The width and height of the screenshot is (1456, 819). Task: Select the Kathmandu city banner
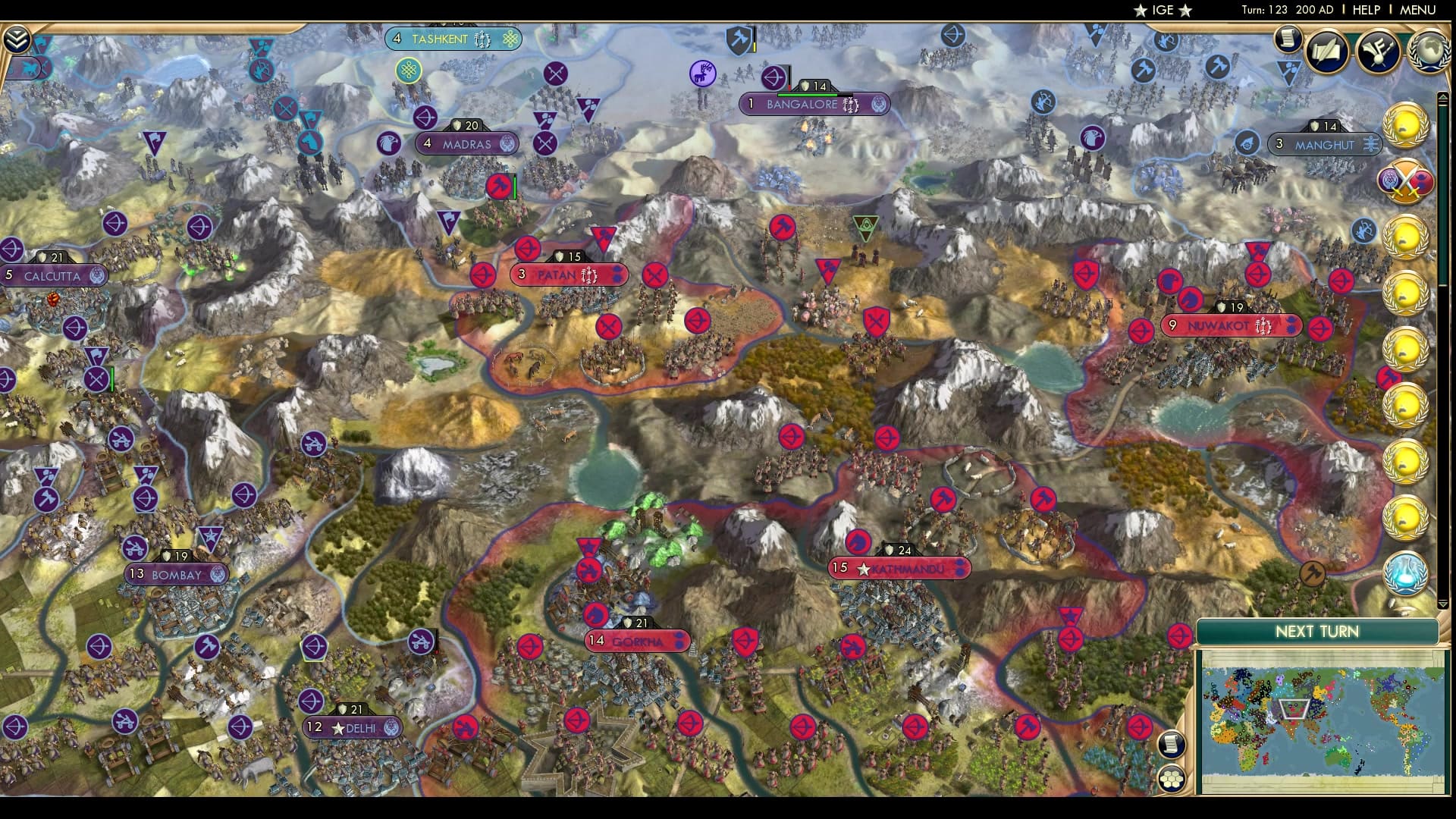899,568
